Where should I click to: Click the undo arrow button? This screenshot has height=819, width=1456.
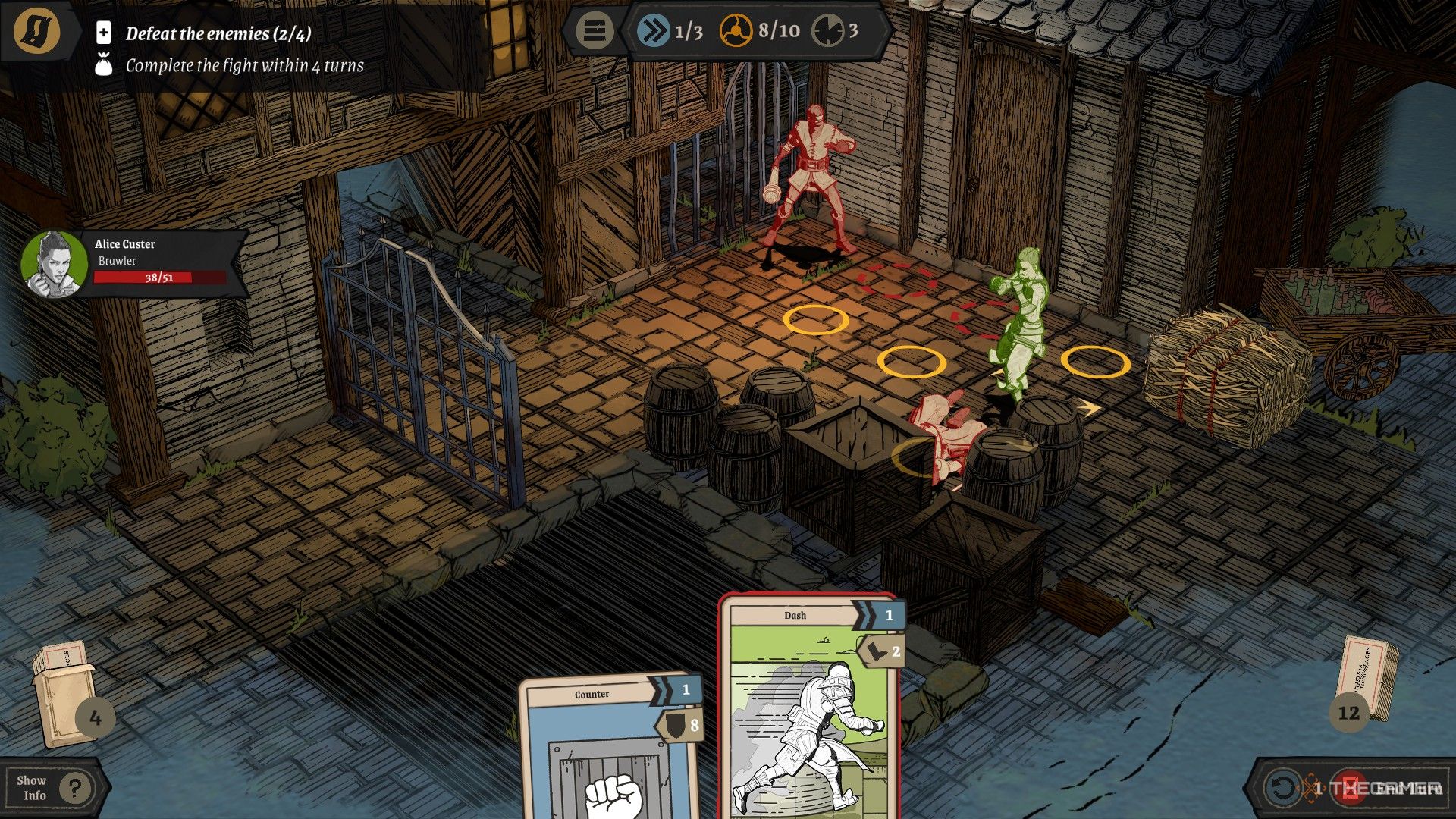coord(1282,788)
